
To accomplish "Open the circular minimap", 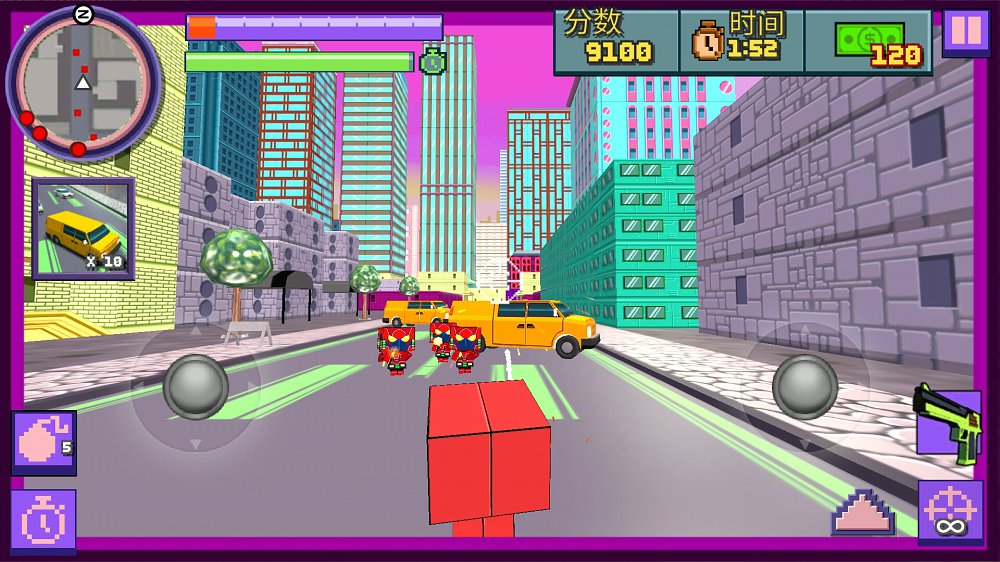I will (x=84, y=82).
